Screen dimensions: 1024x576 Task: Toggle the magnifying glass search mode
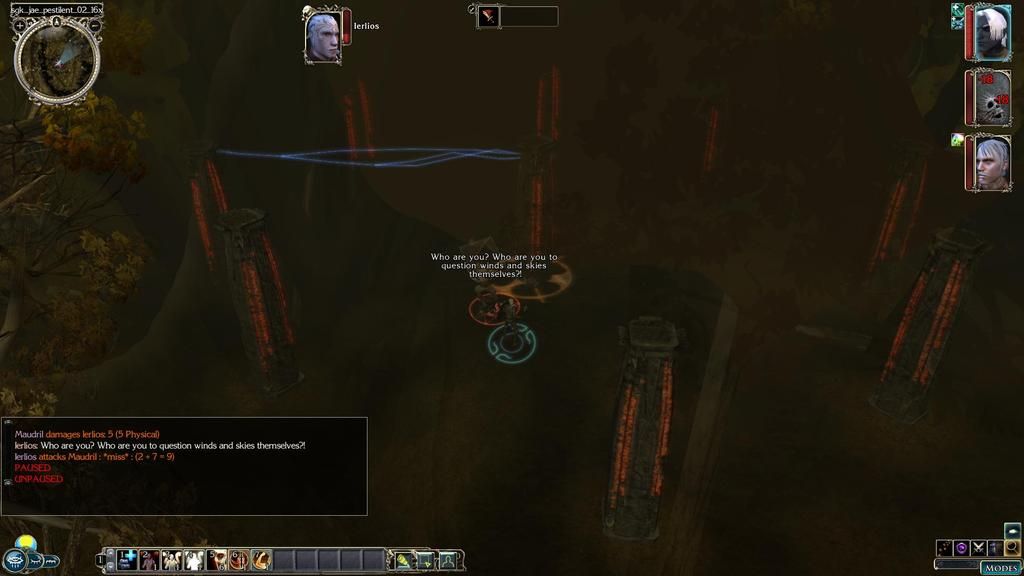tap(1012, 547)
